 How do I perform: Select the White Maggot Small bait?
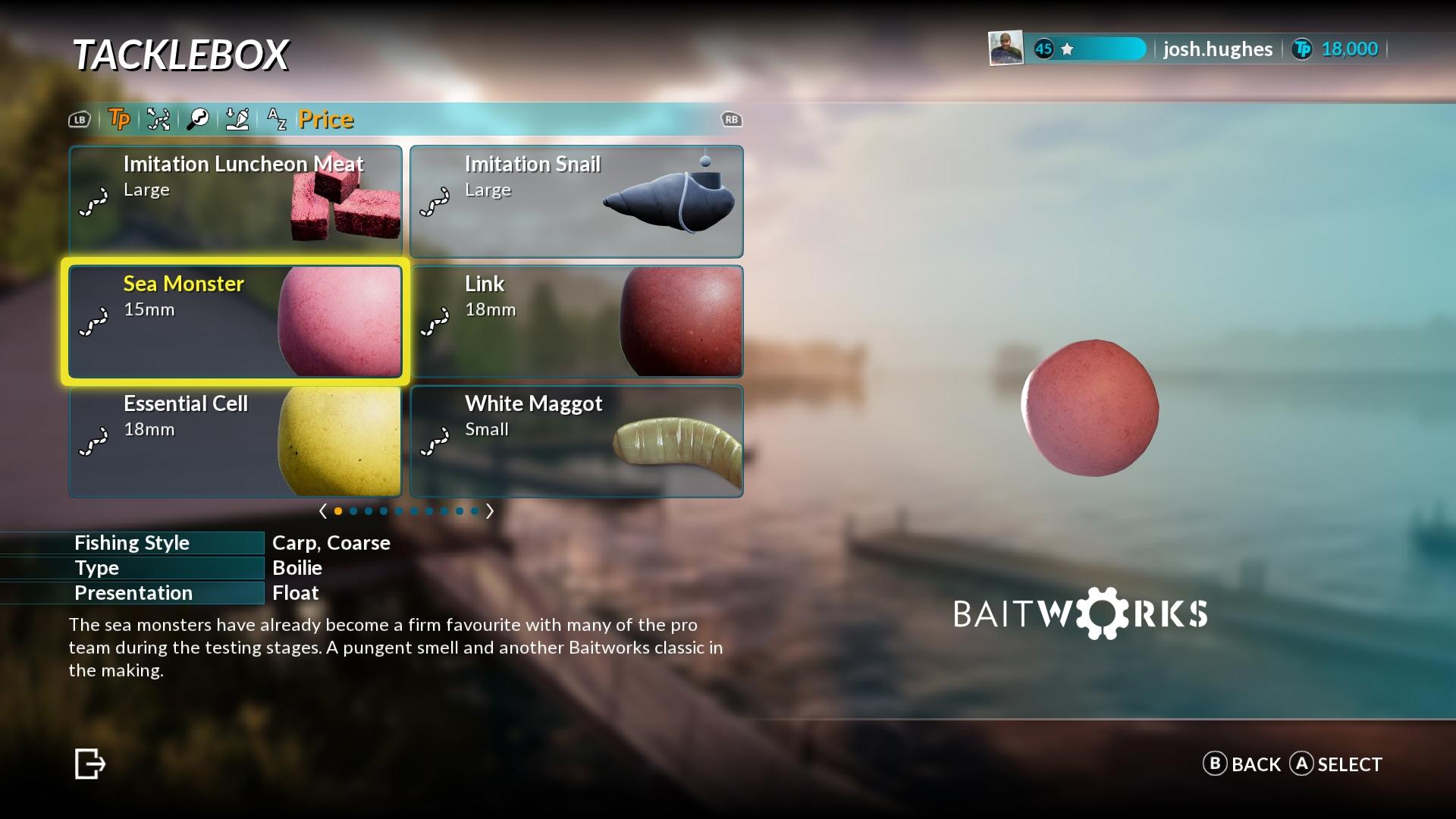tap(576, 441)
